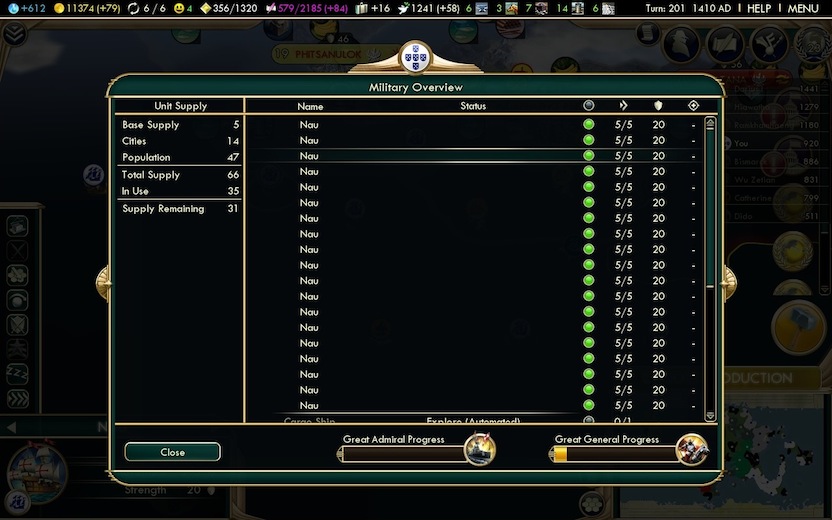
Task: Sort units by the ranged strength target column
Action: [693, 105]
